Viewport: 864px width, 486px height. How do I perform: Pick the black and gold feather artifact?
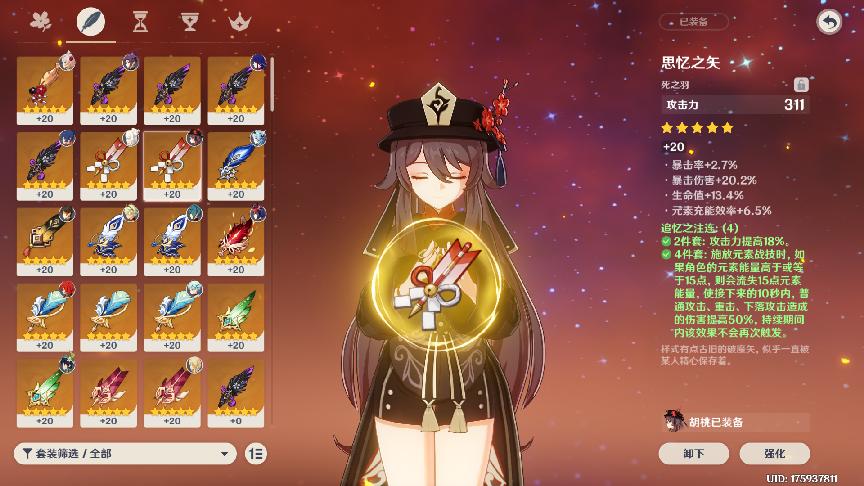pos(44,236)
